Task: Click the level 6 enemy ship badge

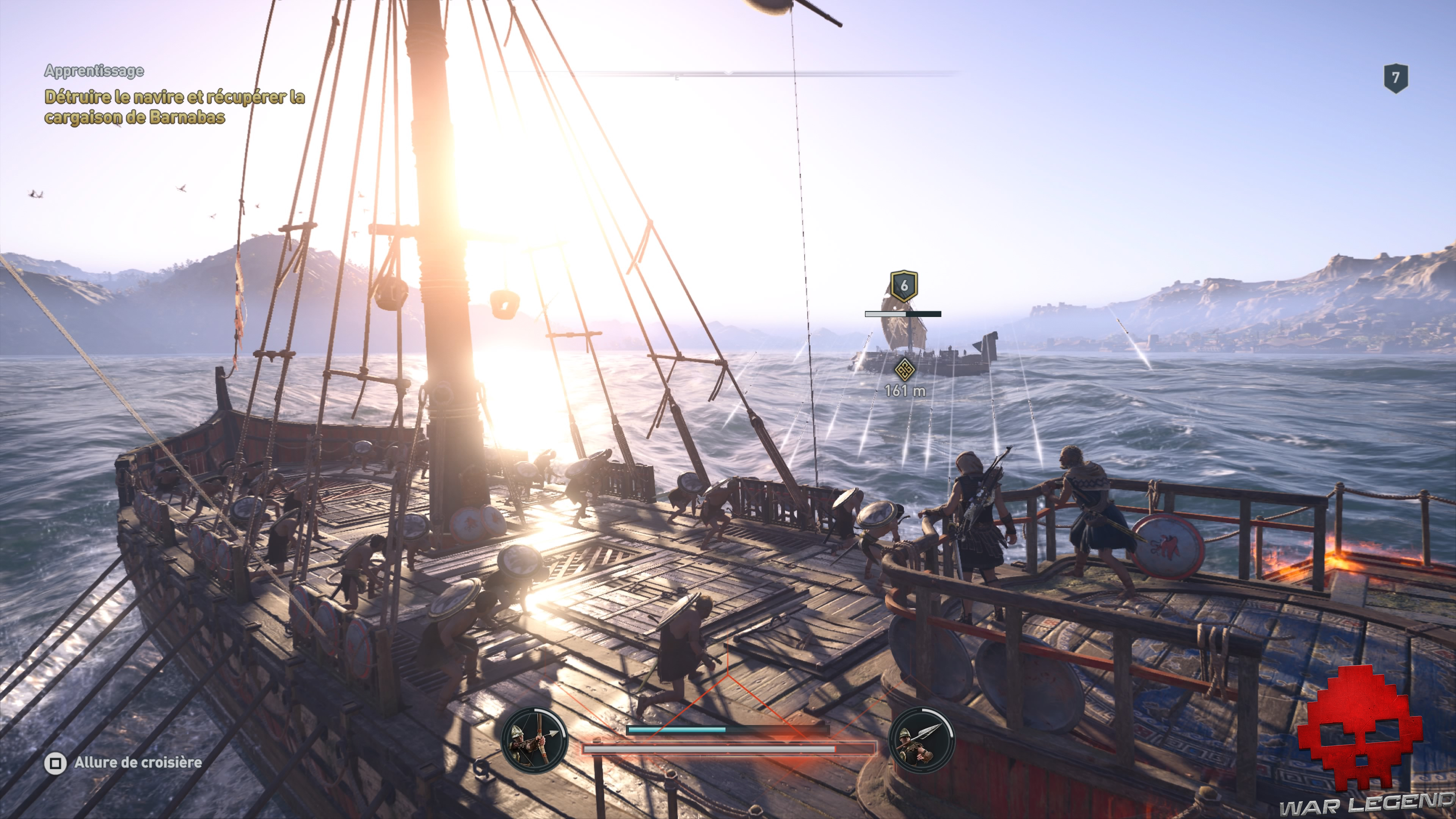Action: coord(903,286)
